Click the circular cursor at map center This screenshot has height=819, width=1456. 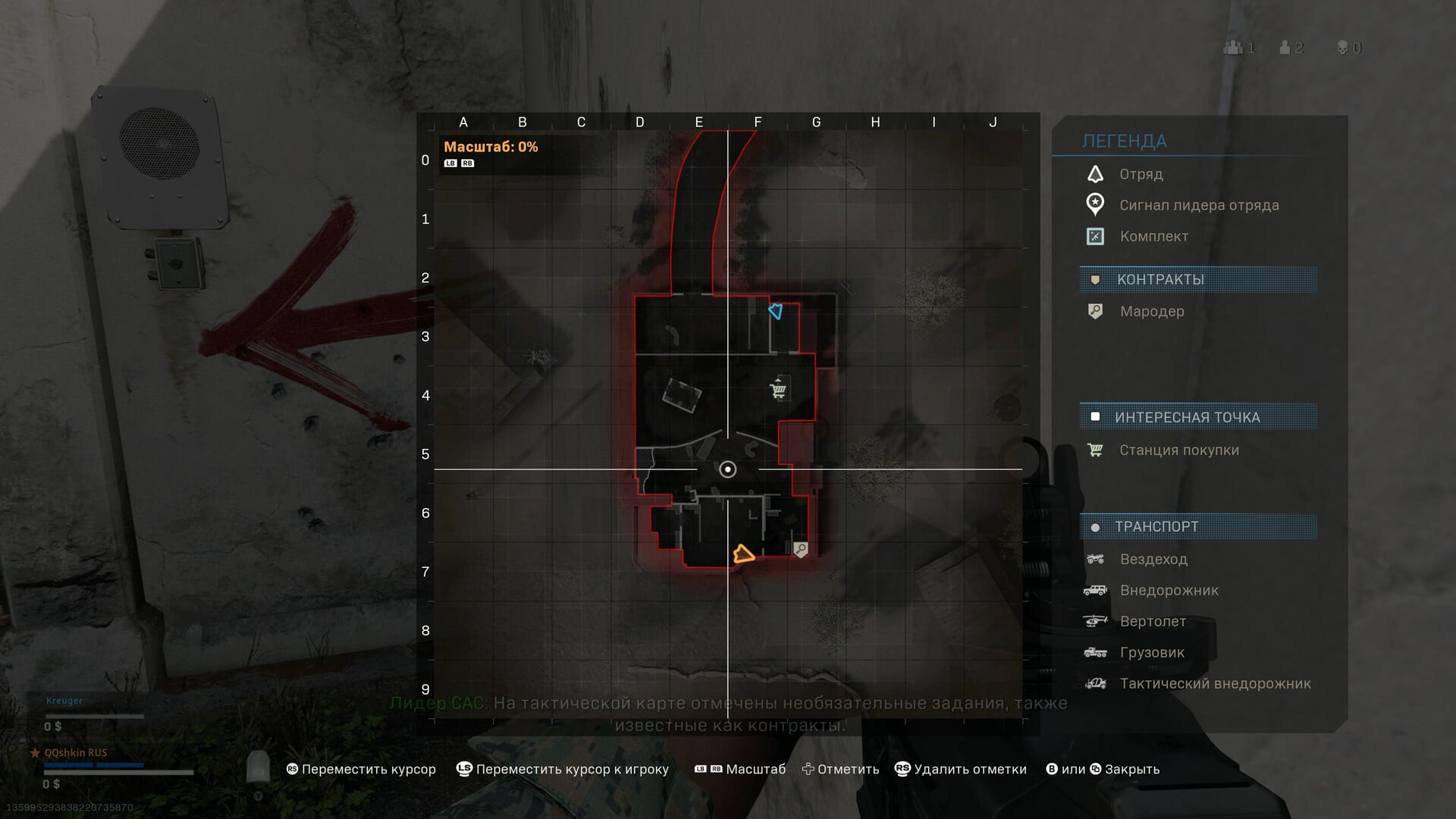[x=727, y=469]
